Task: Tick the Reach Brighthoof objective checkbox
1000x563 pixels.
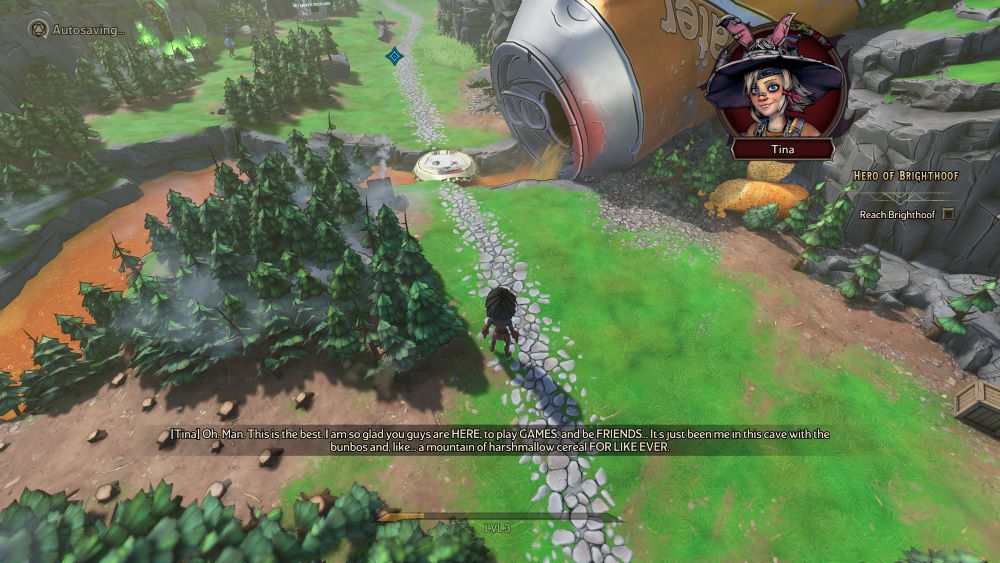Action: coord(948,214)
